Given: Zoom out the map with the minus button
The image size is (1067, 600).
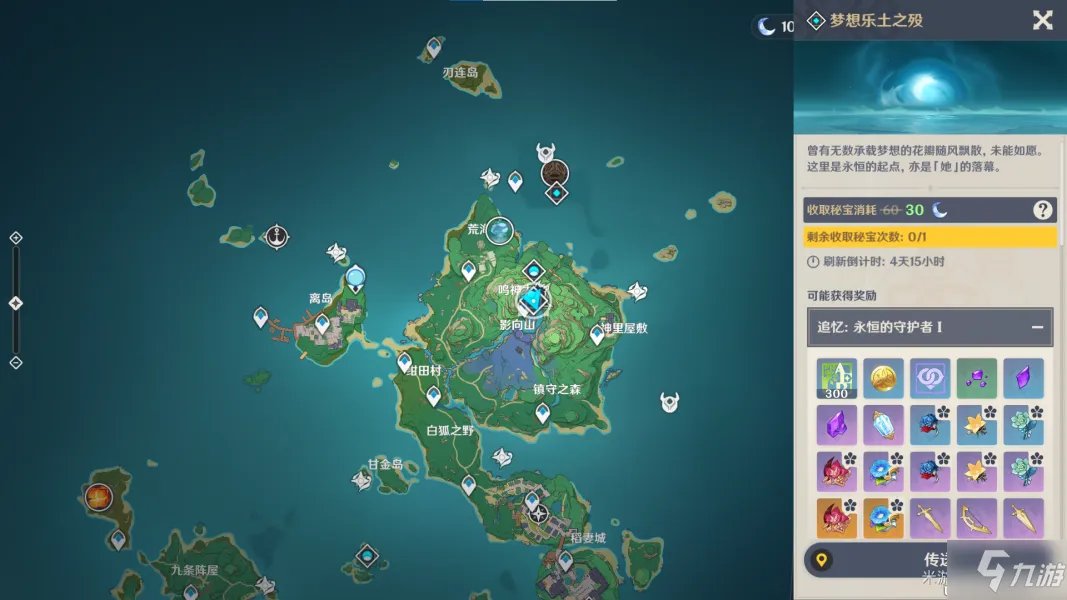Looking at the screenshot, I should pyautogui.click(x=16, y=362).
